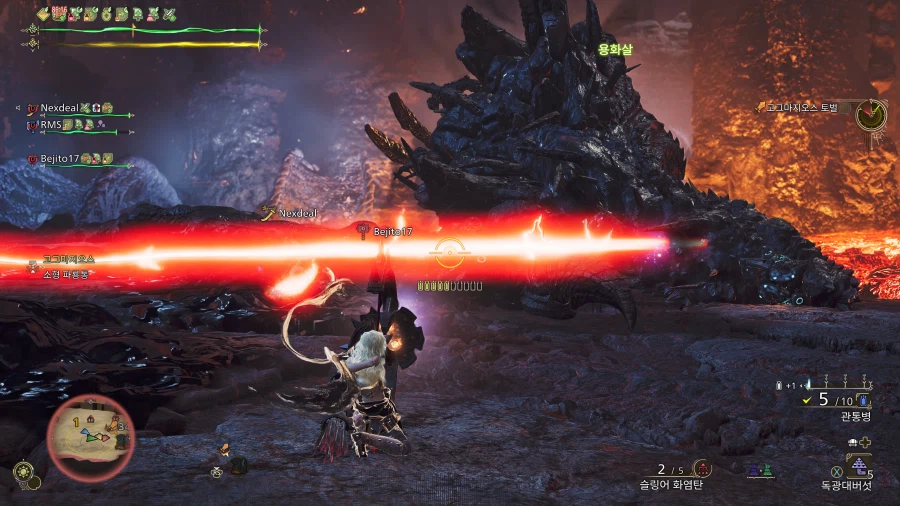The height and width of the screenshot is (506, 900).
Task: Click the monster icon at the screen bottom
Action: coord(238,465)
